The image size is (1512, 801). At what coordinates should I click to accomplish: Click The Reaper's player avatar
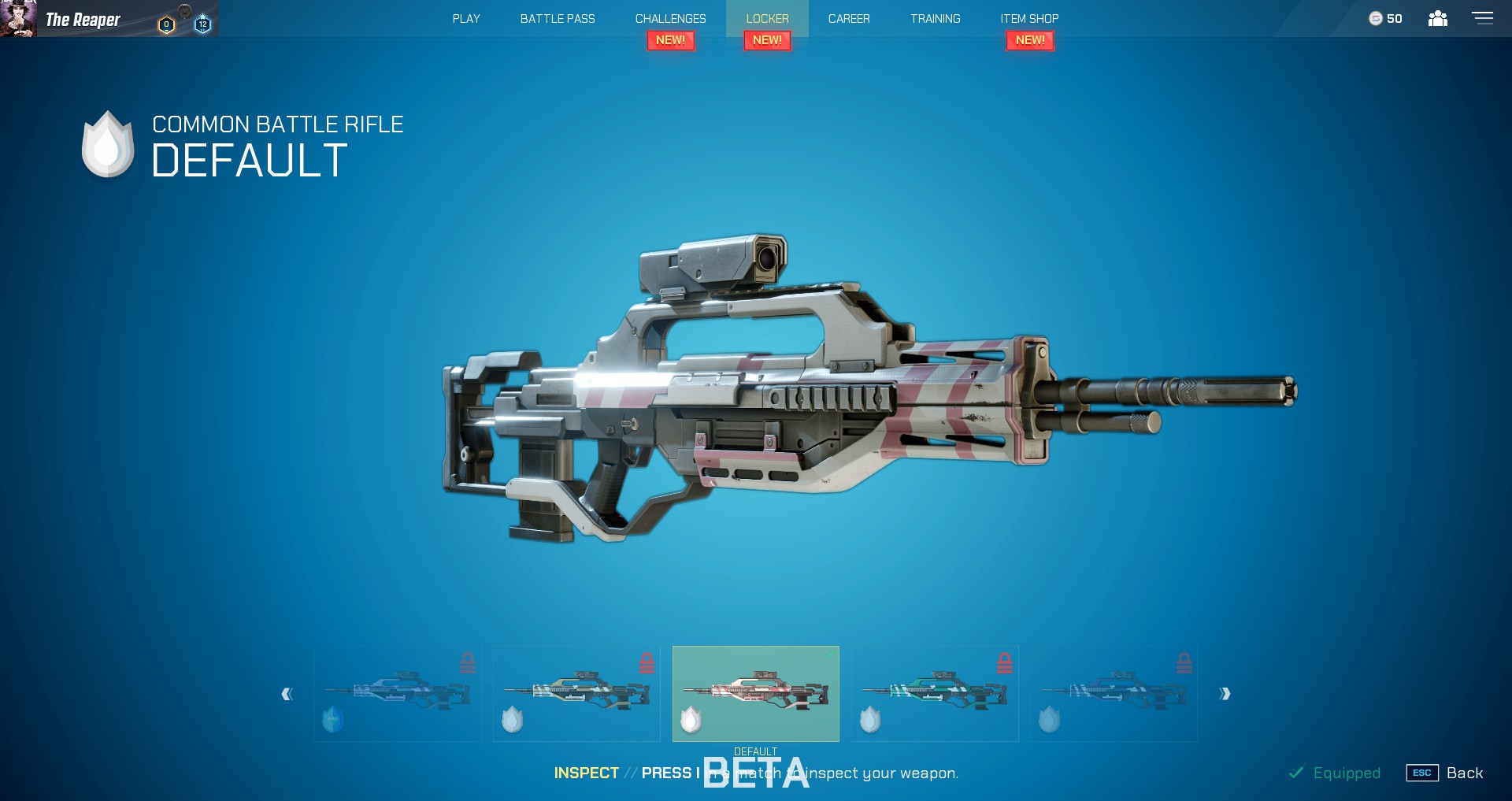pyautogui.click(x=17, y=18)
